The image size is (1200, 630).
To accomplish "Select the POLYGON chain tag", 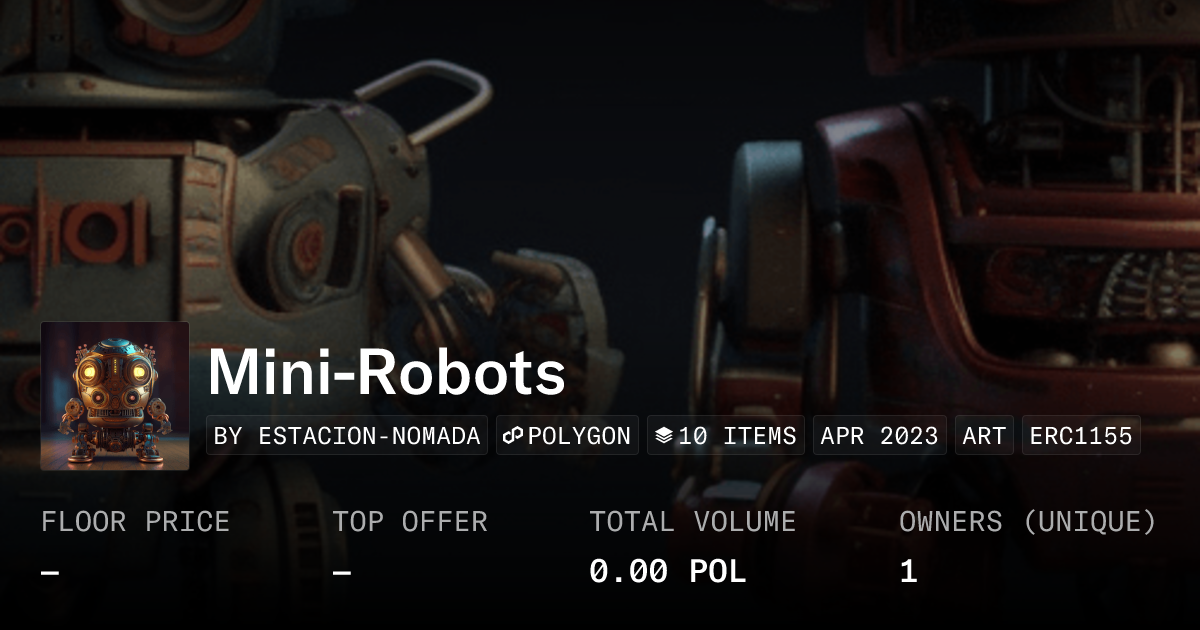I will [567, 436].
